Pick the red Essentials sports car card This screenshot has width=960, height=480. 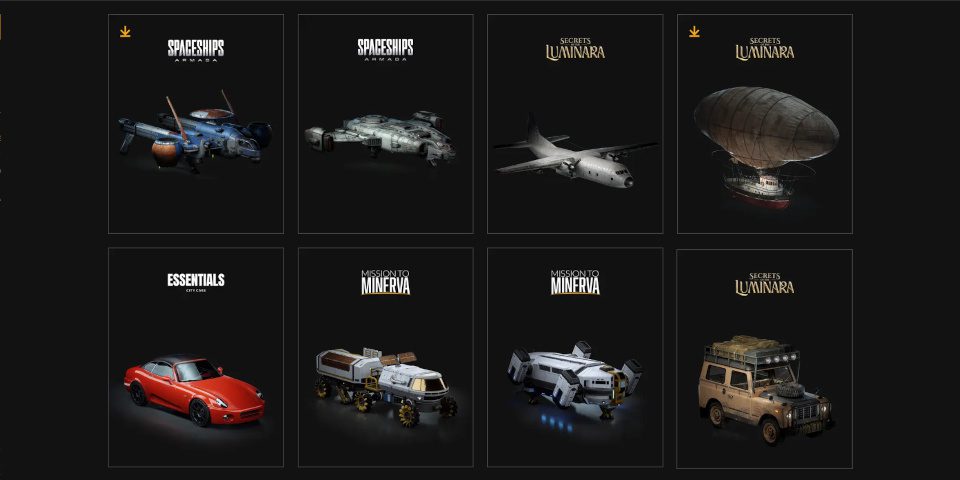195,358
